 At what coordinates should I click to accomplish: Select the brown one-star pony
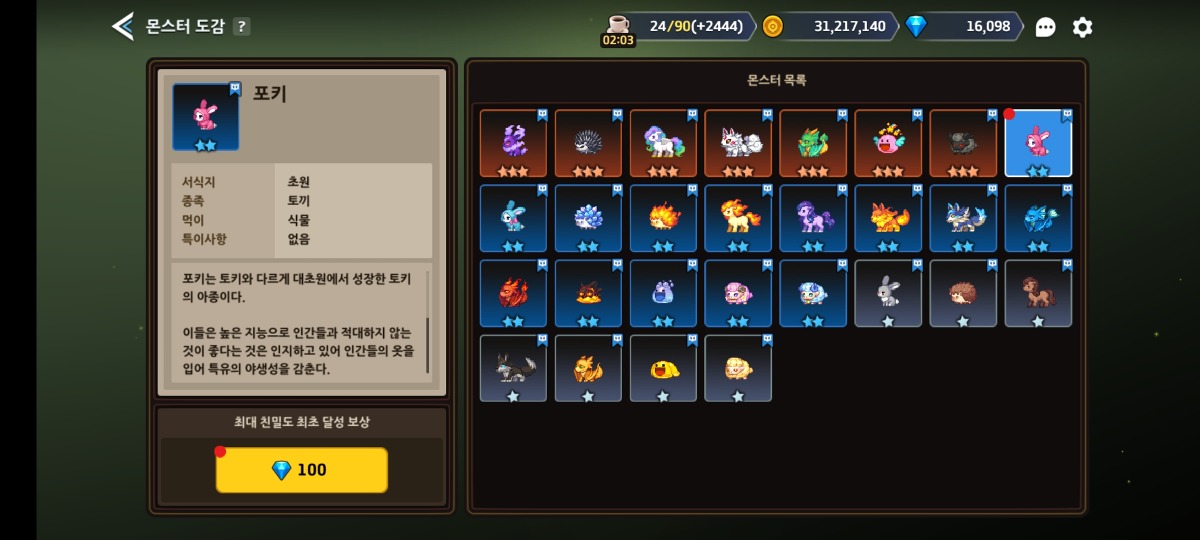pyautogui.click(x=1038, y=293)
